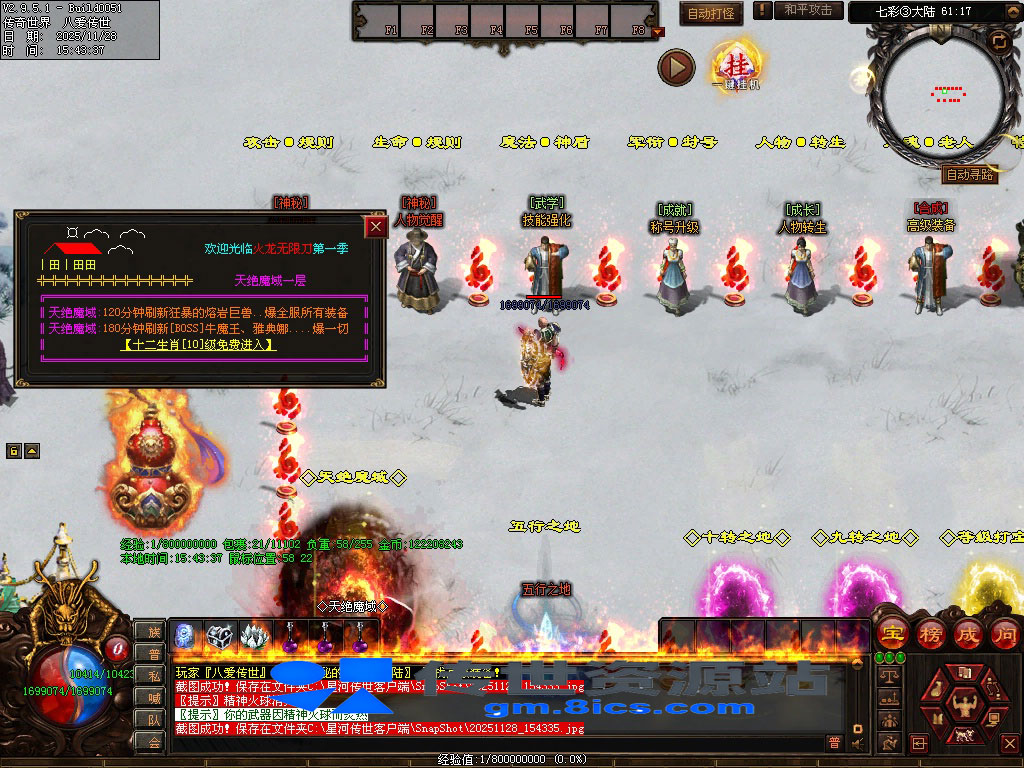The image size is (1024, 768).
Task: Select the 族 chat channel
Action: (x=153, y=631)
